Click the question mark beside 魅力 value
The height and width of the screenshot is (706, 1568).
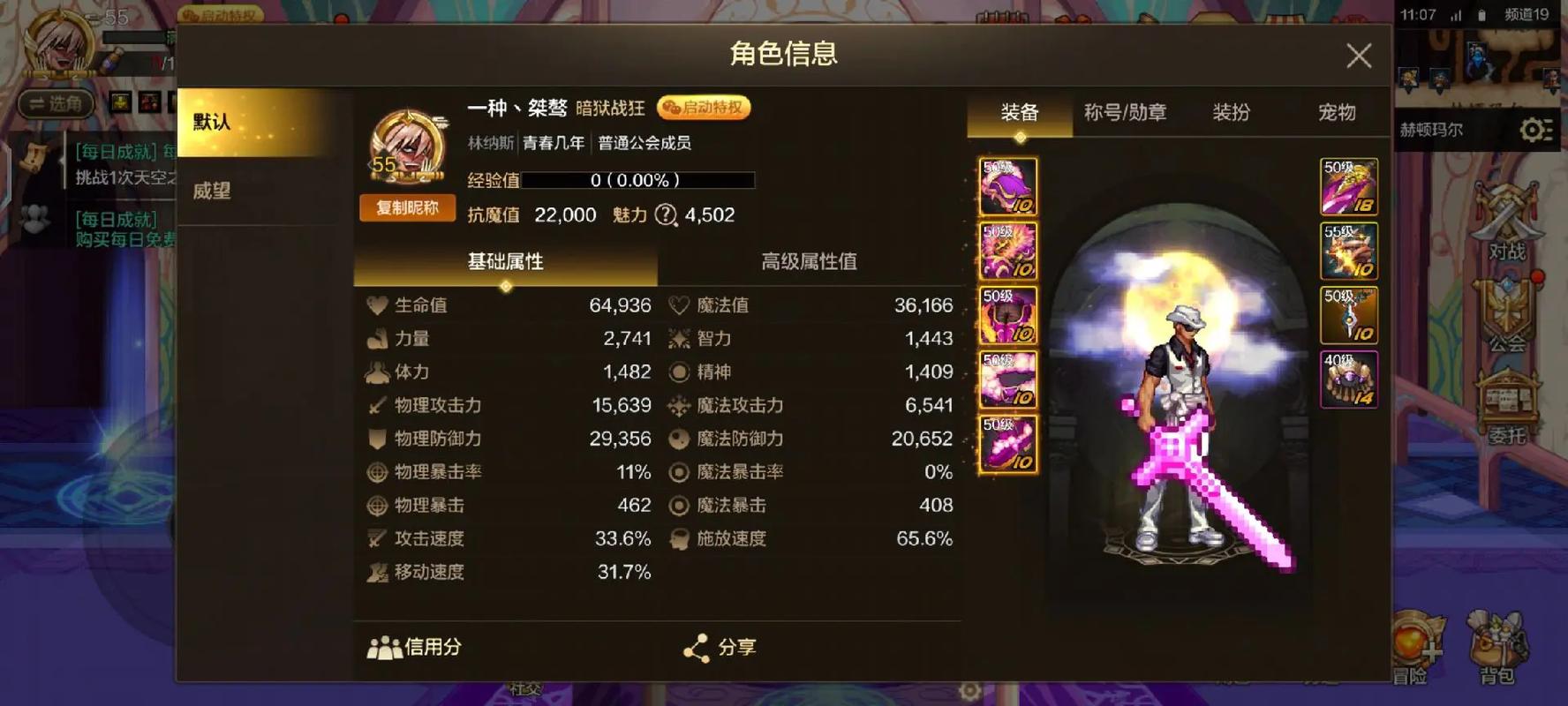point(667,214)
